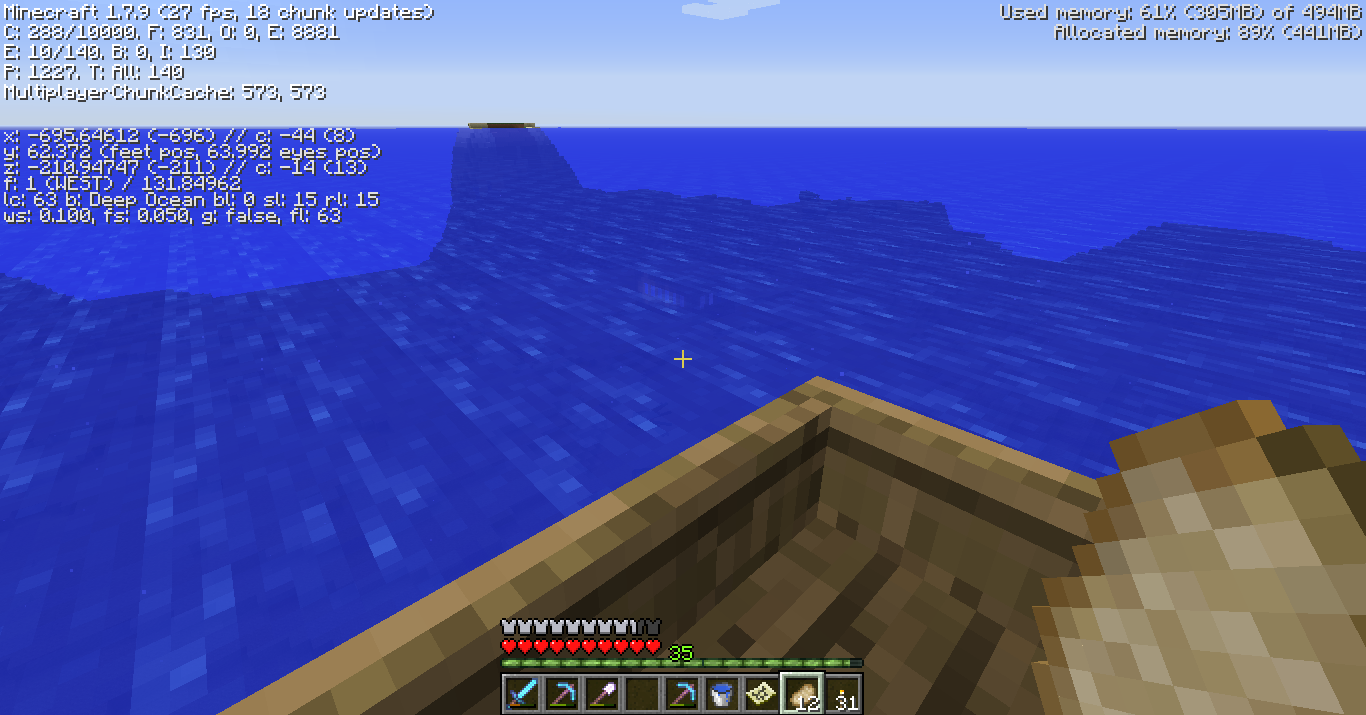Select the diamond sword hotbar slot
This screenshot has width=1366, height=715.
tap(521, 693)
